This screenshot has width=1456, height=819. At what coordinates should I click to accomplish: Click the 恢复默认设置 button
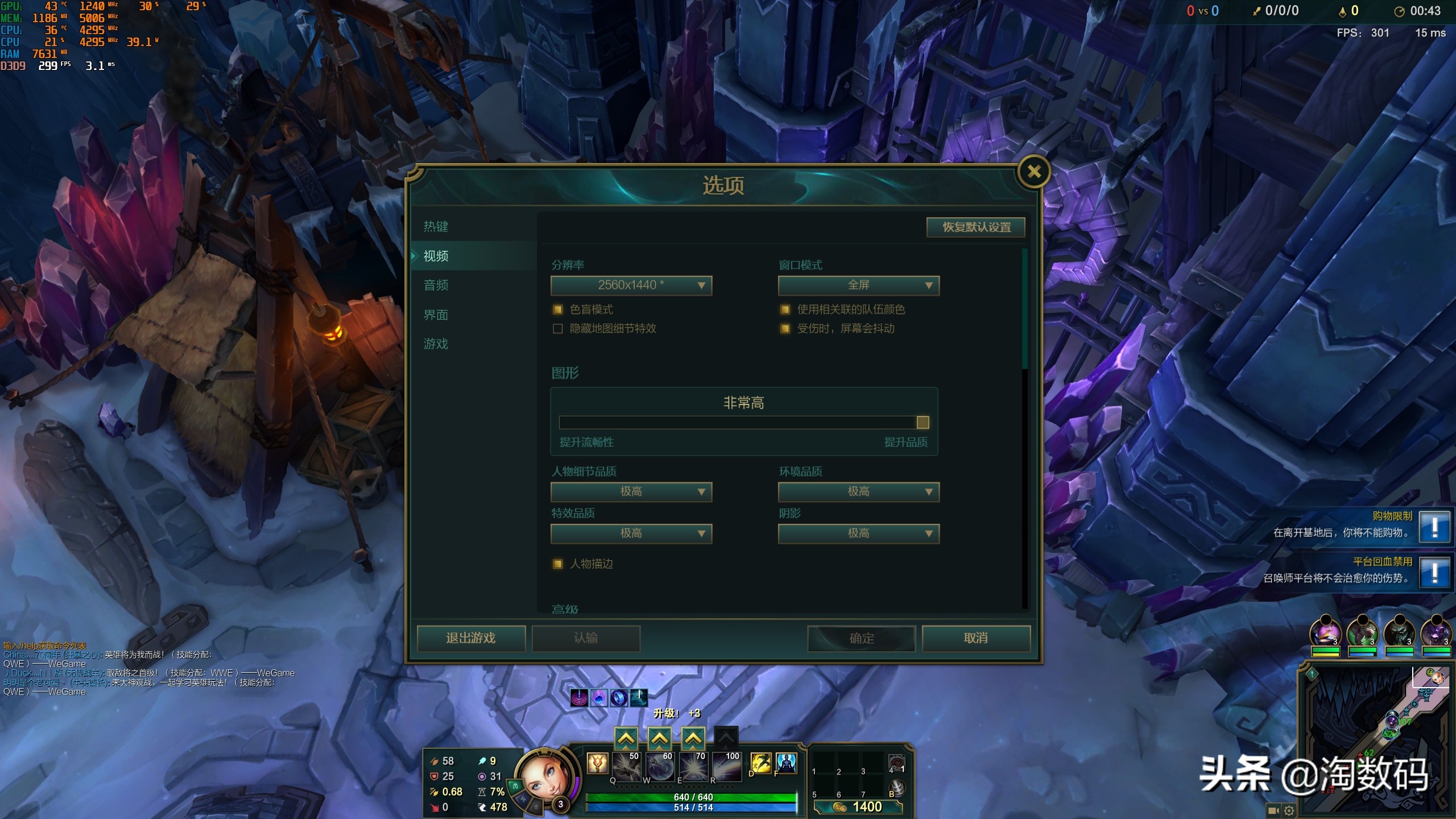pos(976,227)
